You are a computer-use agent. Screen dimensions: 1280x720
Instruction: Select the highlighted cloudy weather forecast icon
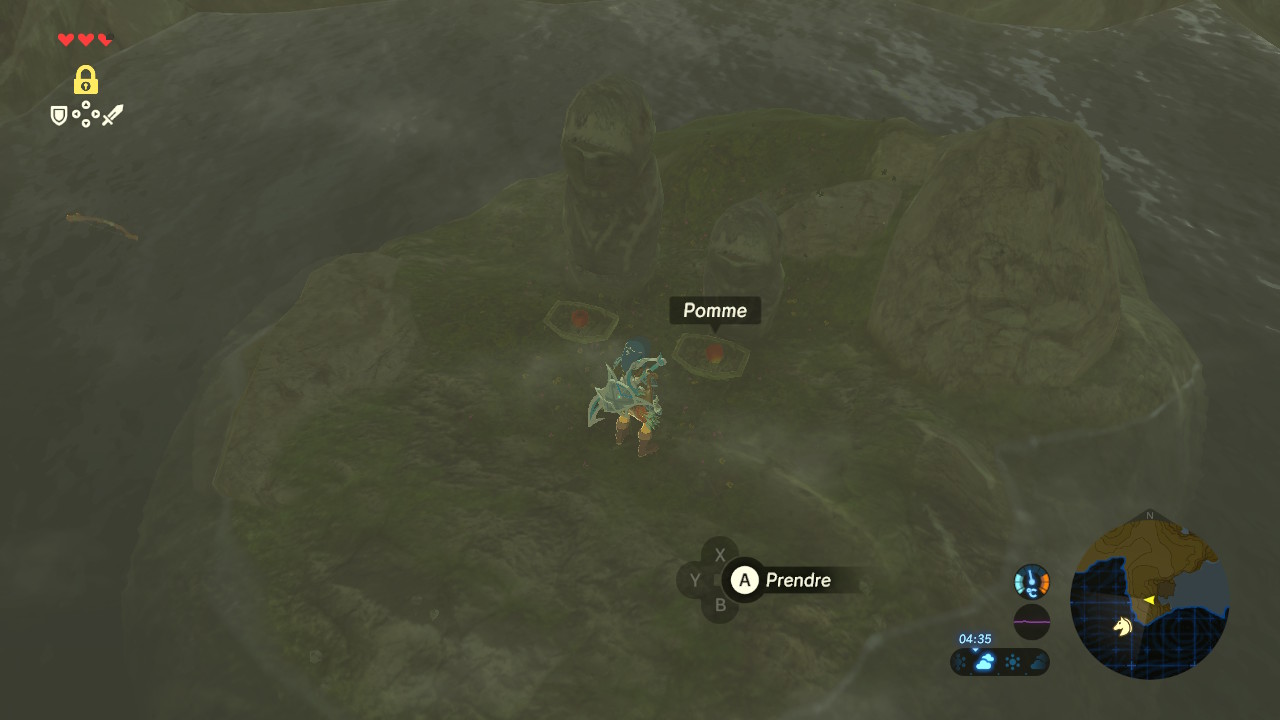coord(985,662)
